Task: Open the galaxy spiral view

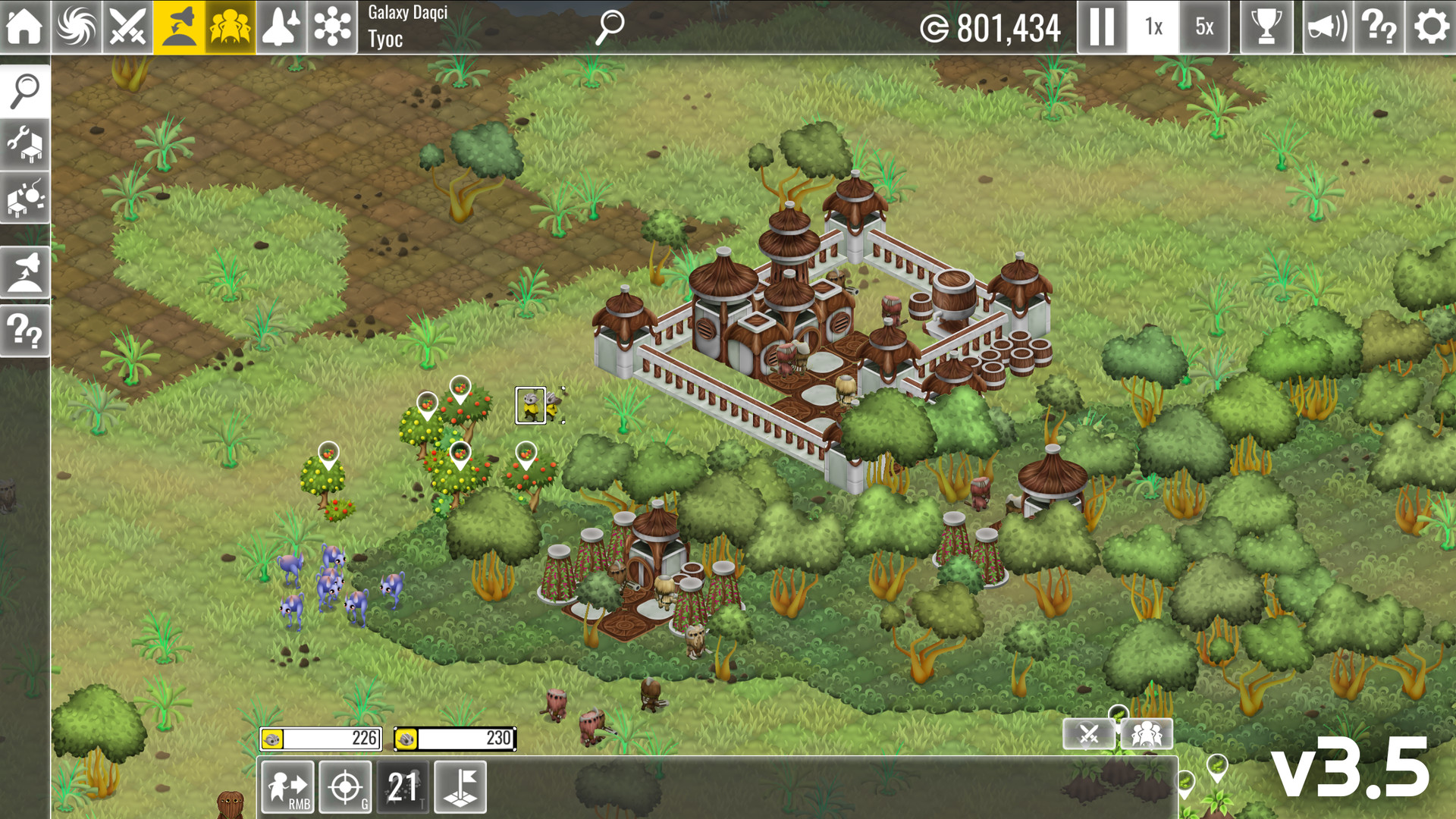Action: click(x=76, y=27)
